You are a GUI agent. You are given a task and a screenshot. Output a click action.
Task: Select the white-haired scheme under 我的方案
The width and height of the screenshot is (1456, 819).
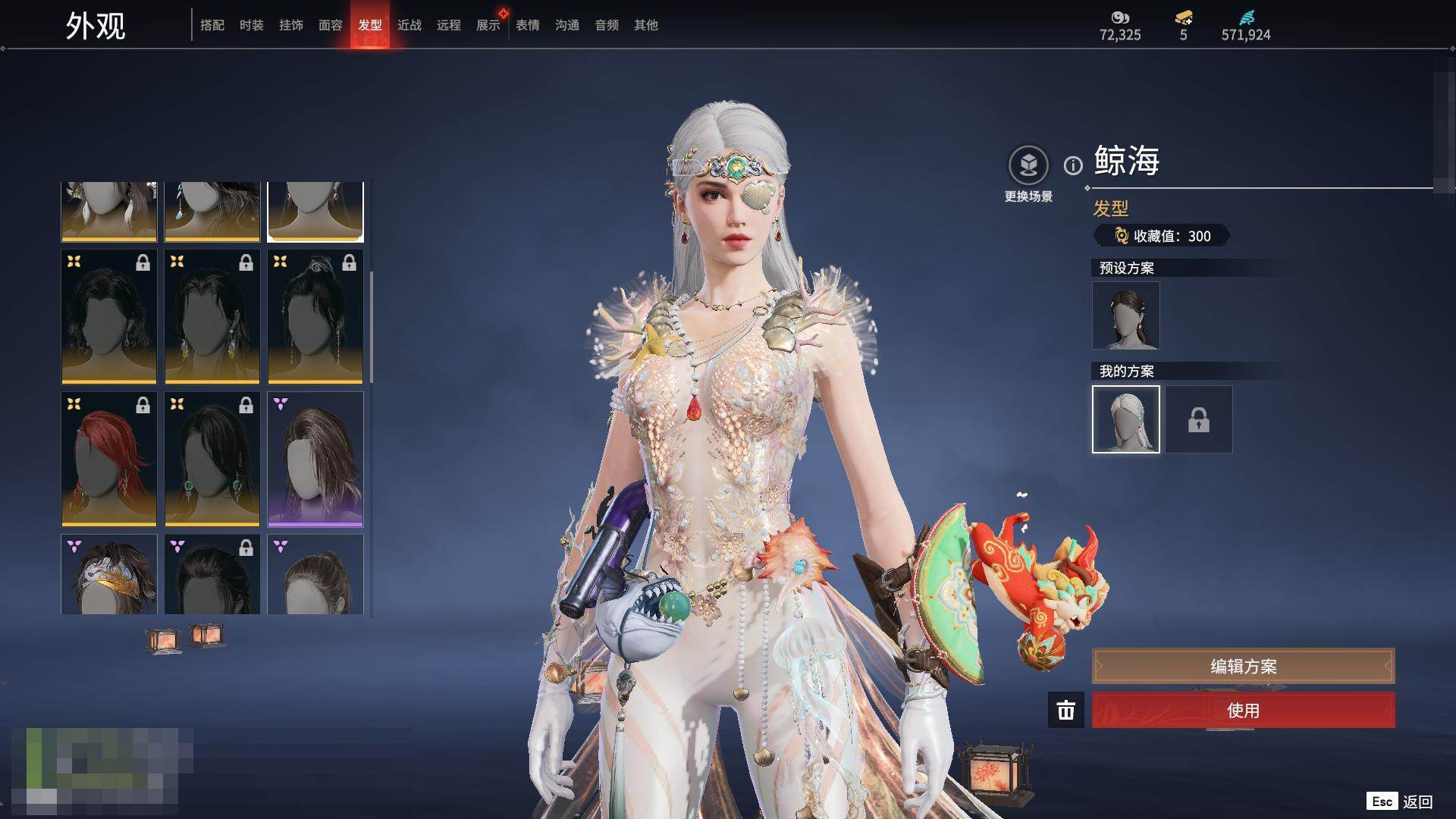pyautogui.click(x=1125, y=419)
